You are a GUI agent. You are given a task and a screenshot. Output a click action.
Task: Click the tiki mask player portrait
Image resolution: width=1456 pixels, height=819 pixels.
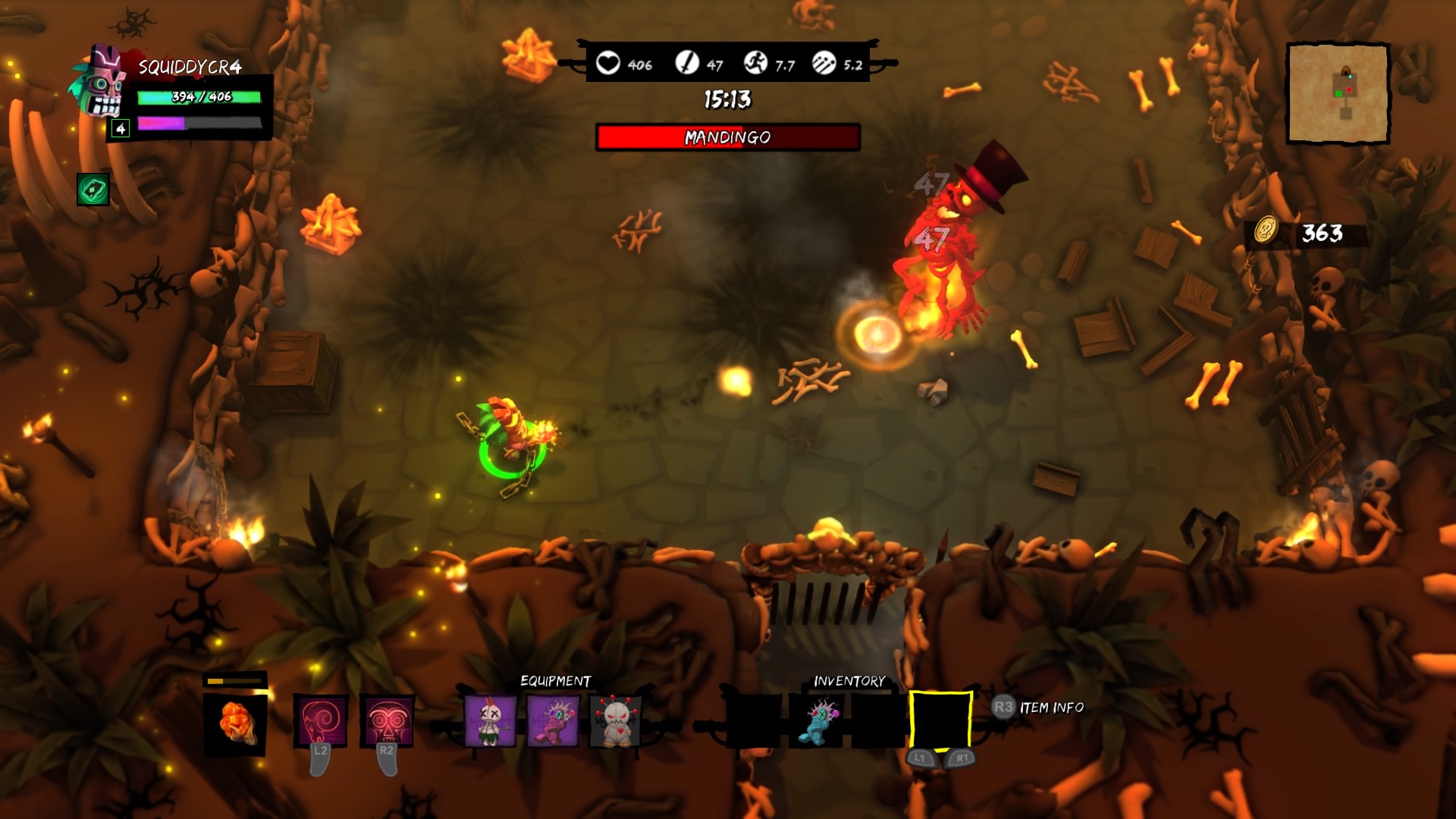click(101, 82)
